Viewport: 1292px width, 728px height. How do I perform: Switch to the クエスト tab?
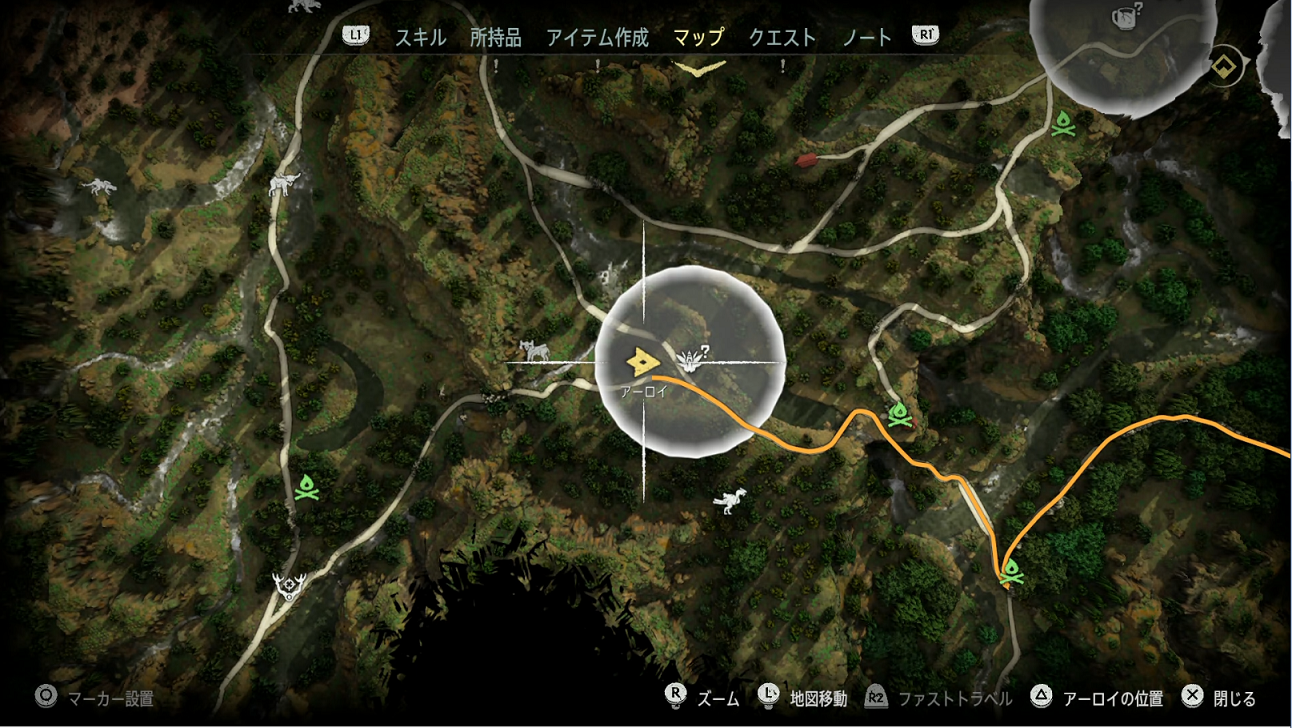click(x=781, y=34)
